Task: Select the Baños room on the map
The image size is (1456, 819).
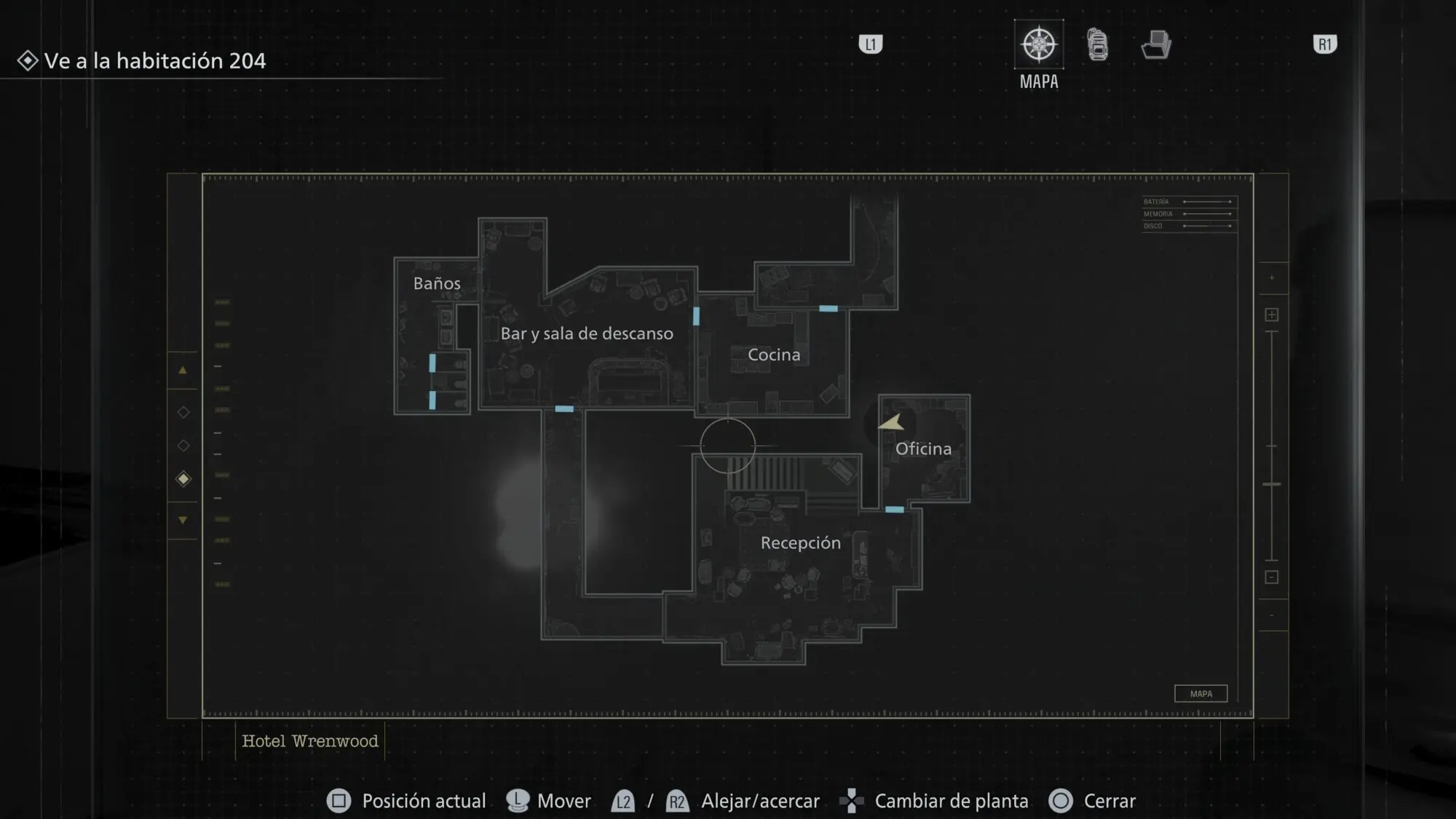Action: [437, 283]
